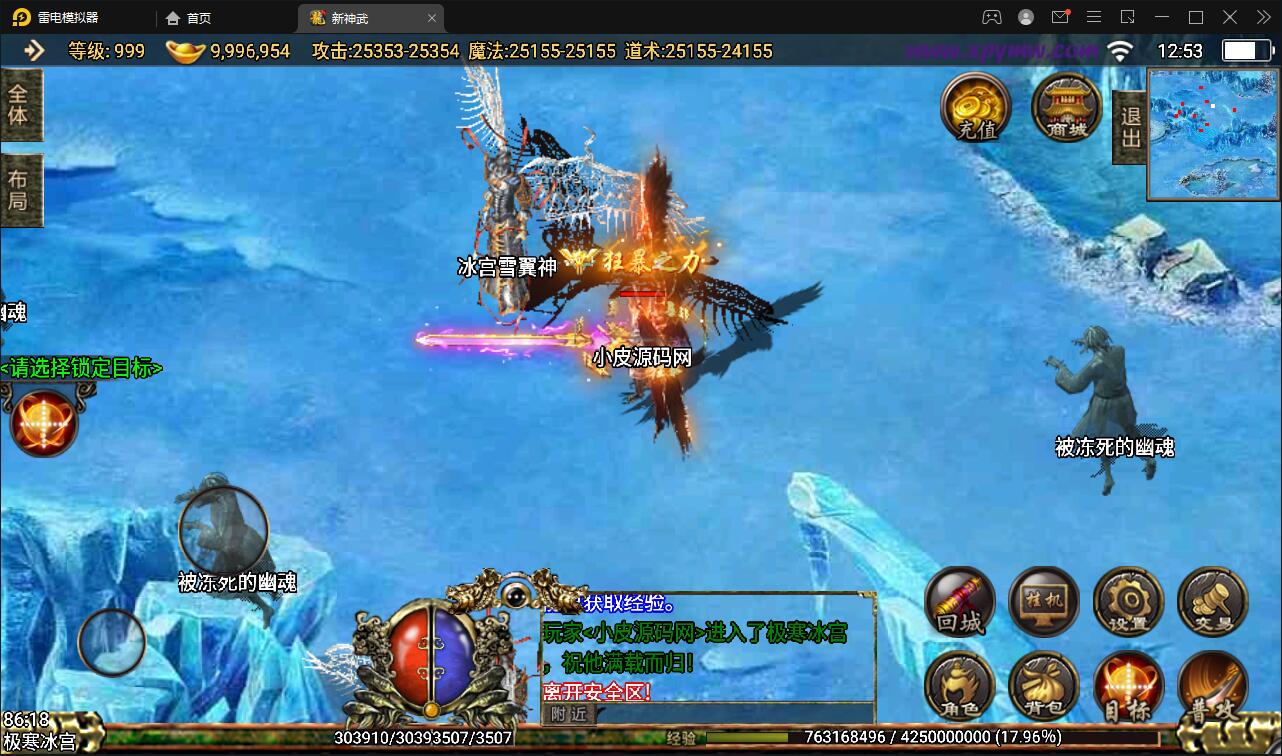This screenshot has width=1282, height=756.
Task: Open the 背包 backpack inventory
Action: (x=1043, y=685)
